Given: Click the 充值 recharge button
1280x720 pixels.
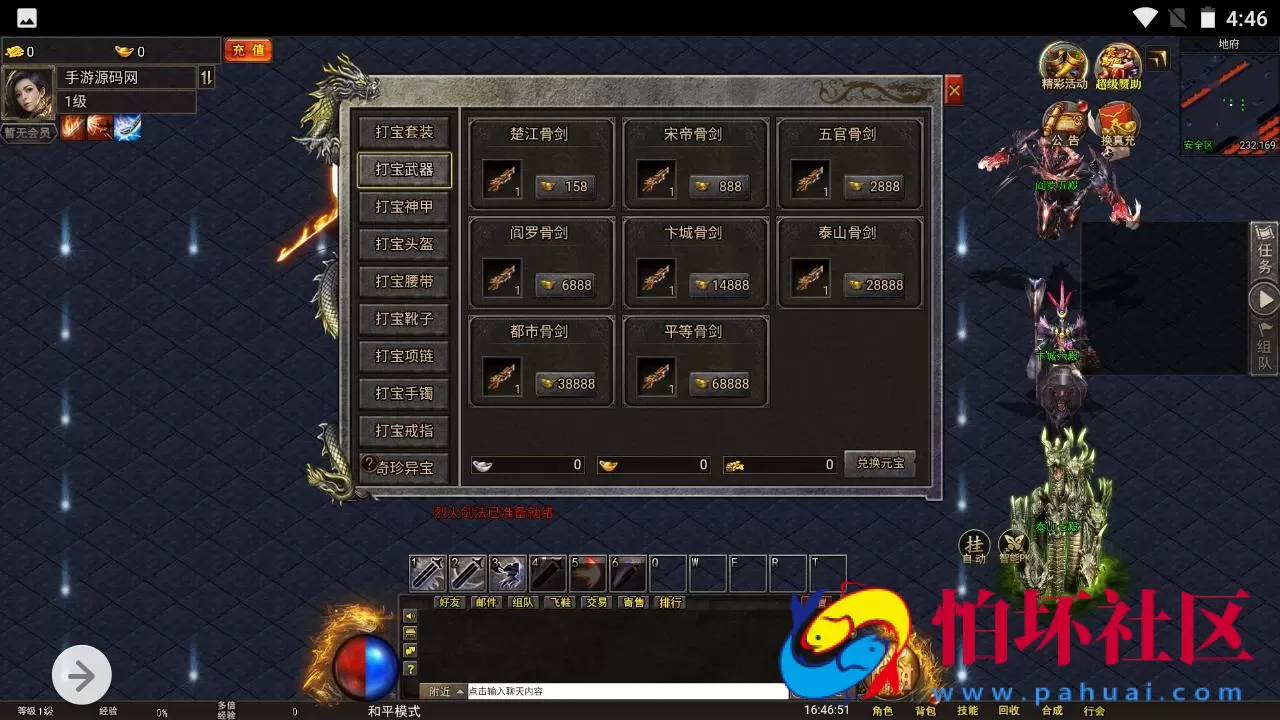Looking at the screenshot, I should tap(247, 50).
